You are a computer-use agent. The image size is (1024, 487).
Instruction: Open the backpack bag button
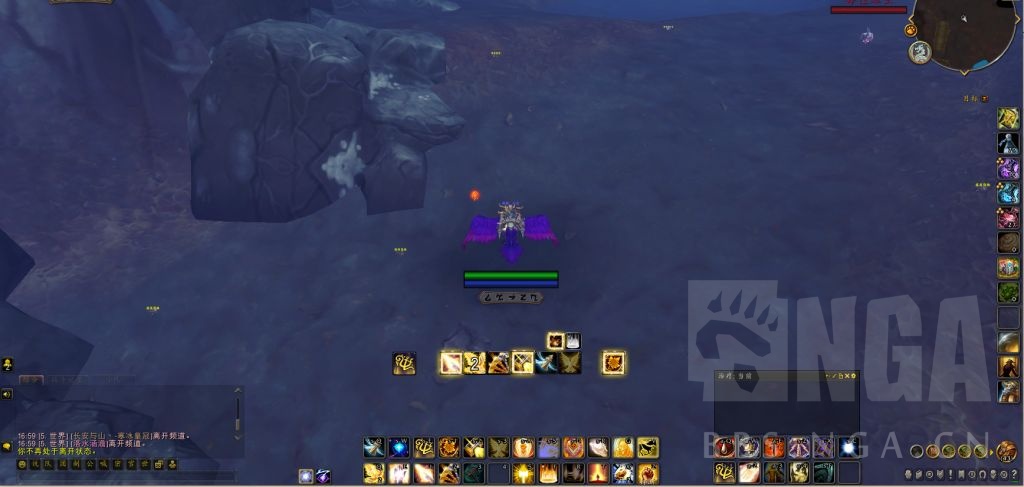coord(1006,452)
